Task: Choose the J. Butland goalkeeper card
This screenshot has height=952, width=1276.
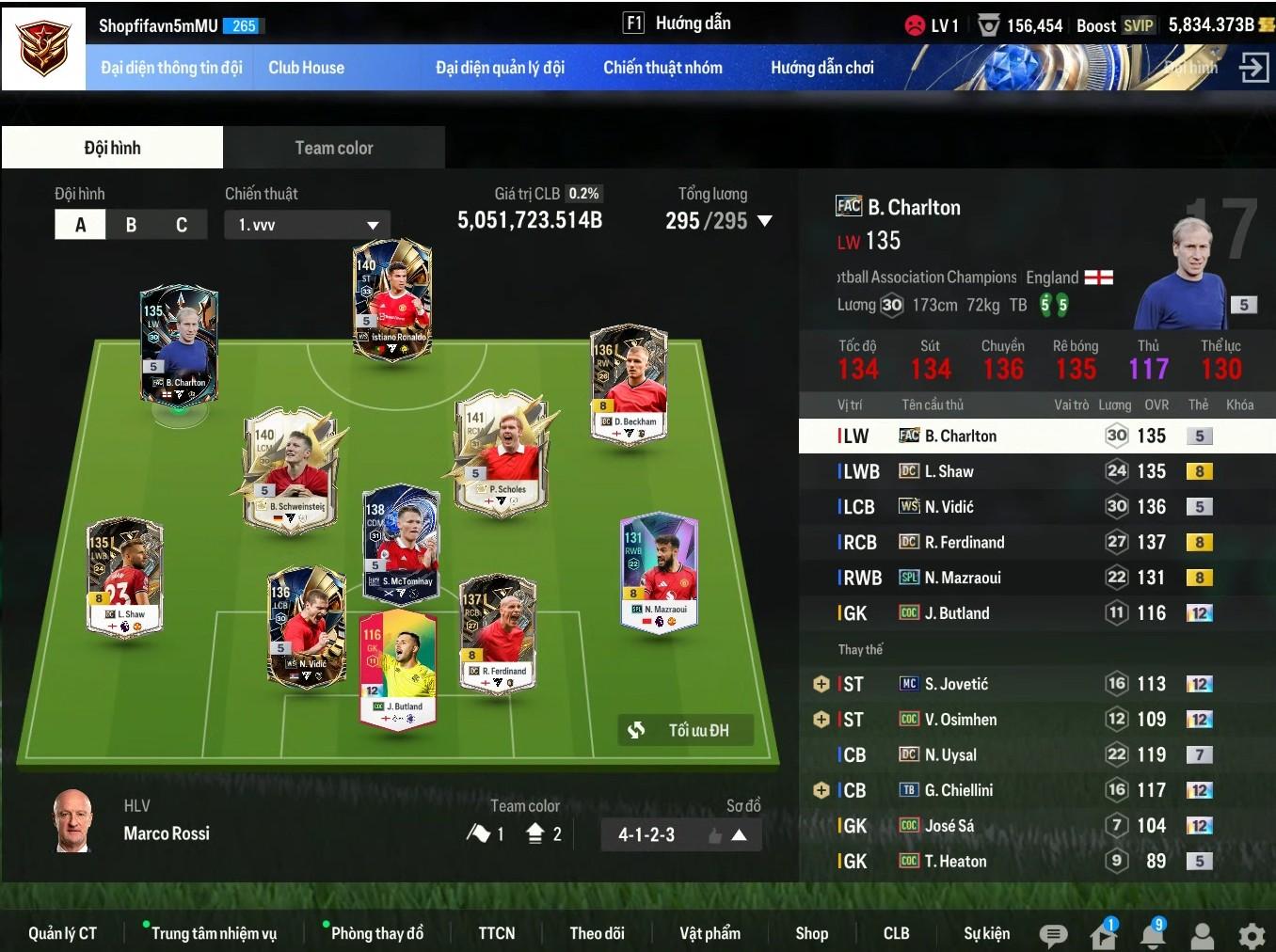Action: [398, 669]
